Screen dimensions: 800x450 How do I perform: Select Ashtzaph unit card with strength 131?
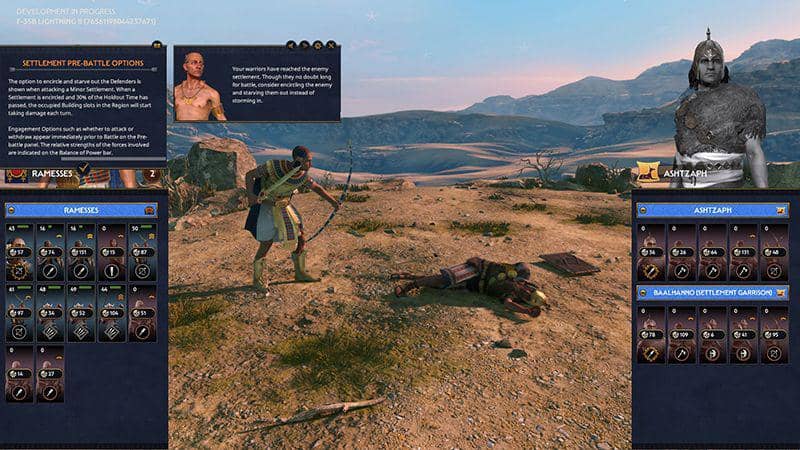pyautogui.click(x=742, y=251)
